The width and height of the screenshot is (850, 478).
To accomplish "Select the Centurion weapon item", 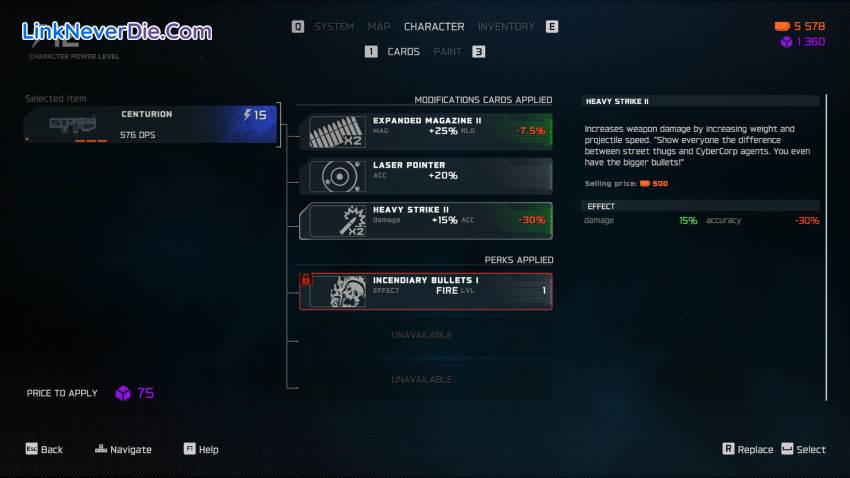I will (x=150, y=124).
